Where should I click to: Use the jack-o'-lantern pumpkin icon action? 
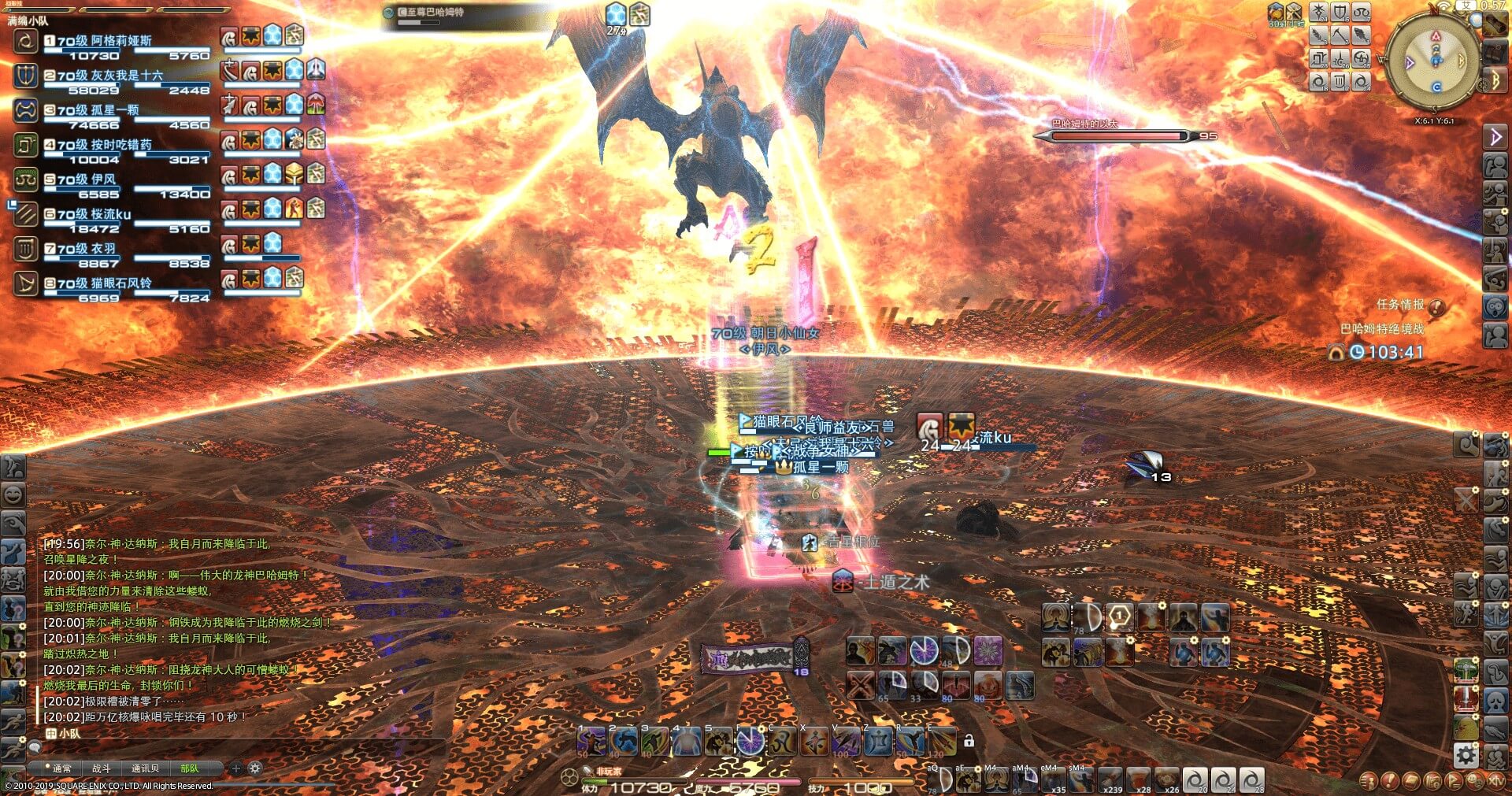988,685
